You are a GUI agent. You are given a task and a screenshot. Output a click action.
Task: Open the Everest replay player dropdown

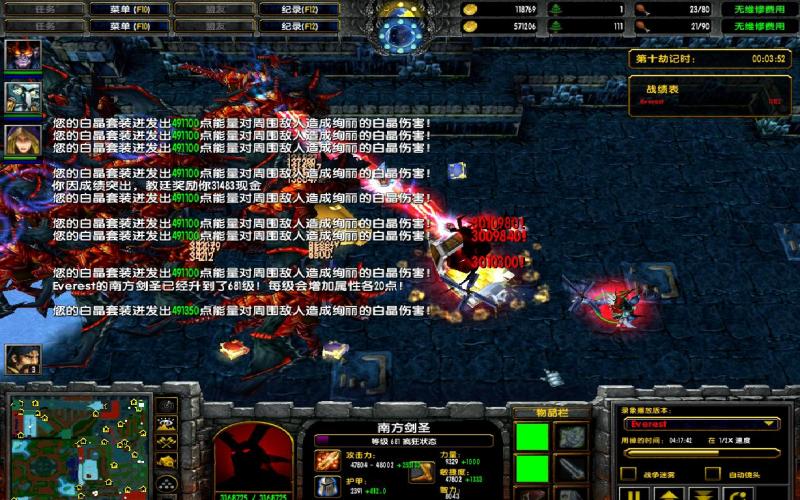(699, 424)
